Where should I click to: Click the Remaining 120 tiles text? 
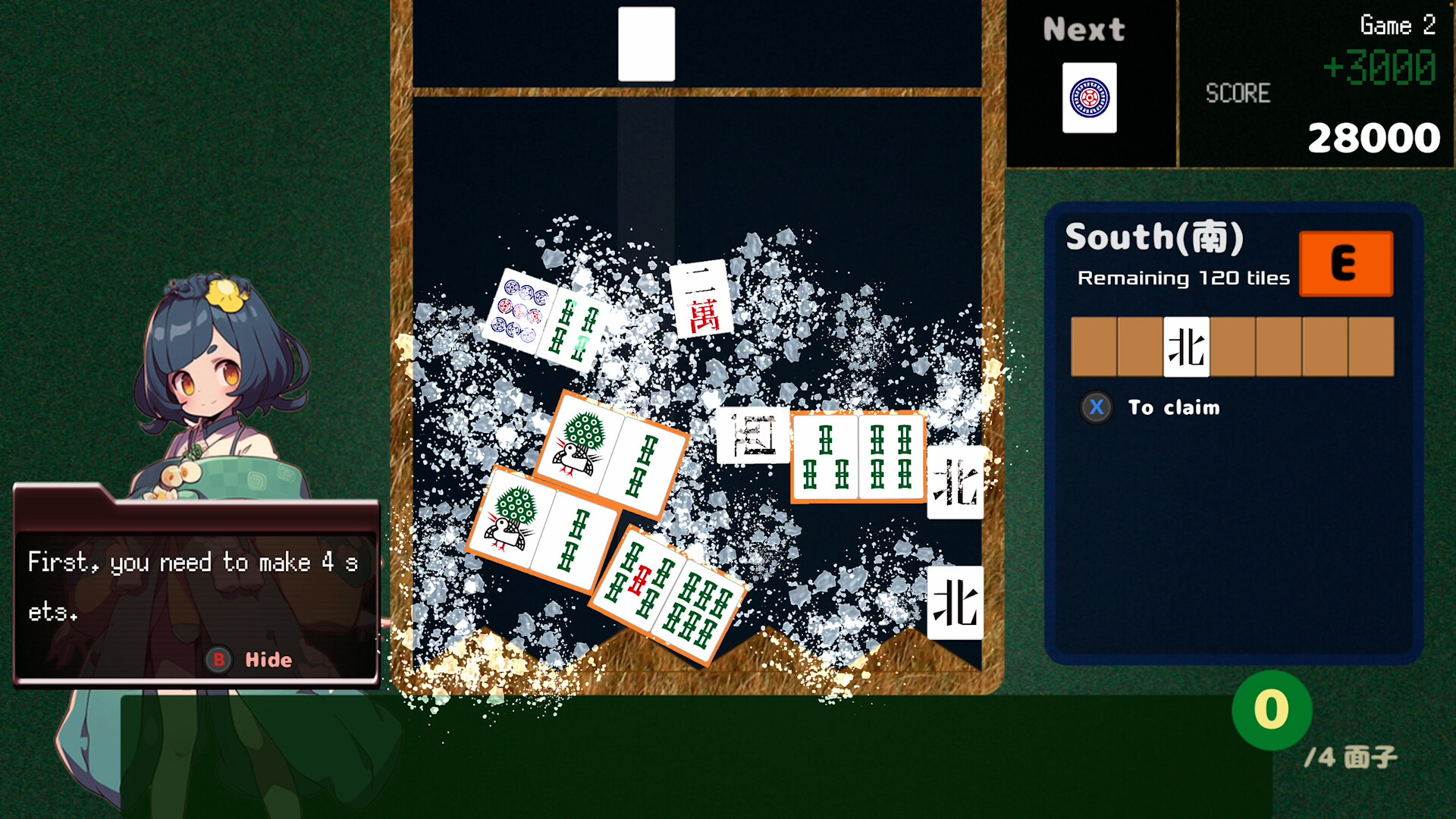[1184, 278]
